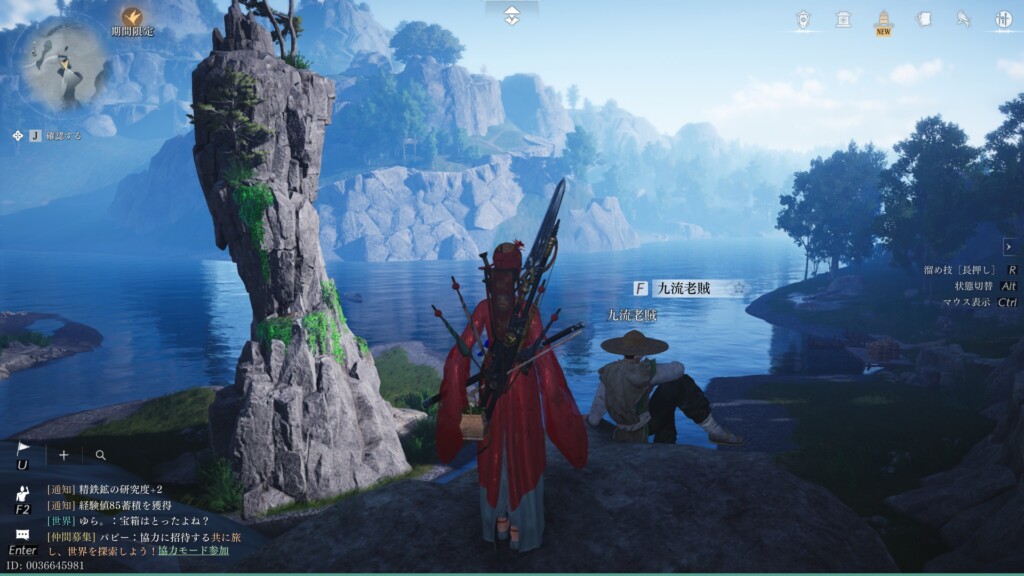Open the world chat message from ゆら。
Image resolution: width=1024 pixels, height=576 pixels.
coord(128,520)
